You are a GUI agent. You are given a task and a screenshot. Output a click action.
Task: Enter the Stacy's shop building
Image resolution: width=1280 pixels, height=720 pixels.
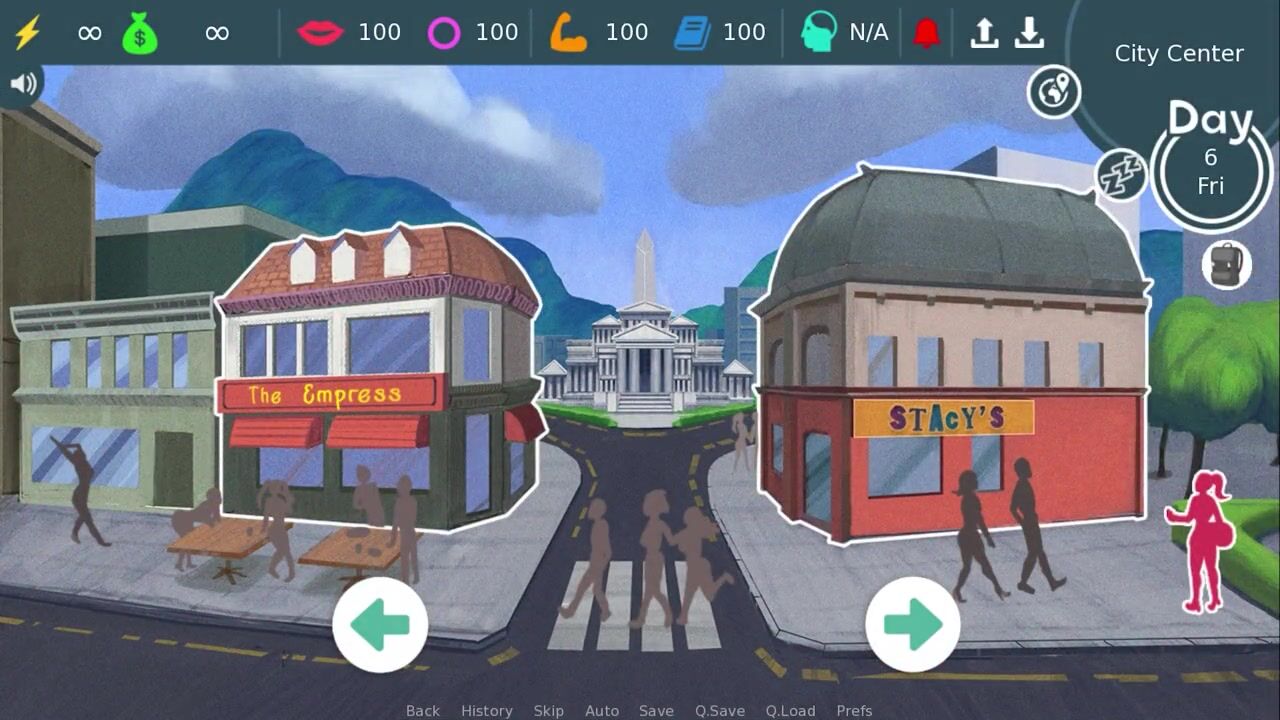tap(950, 380)
